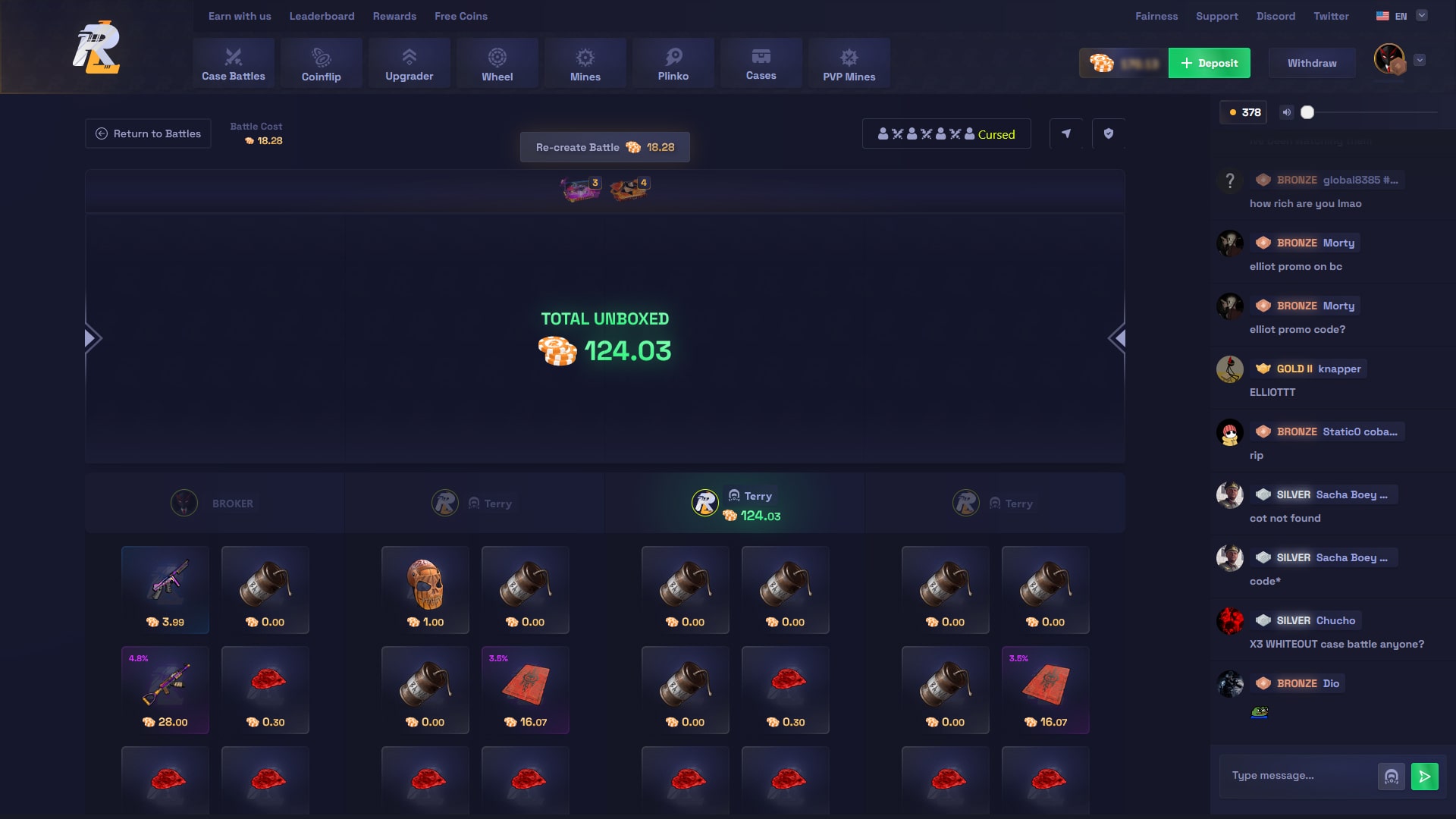Click the online users count 378
This screenshot has height=819, width=1456.
coord(1244,111)
